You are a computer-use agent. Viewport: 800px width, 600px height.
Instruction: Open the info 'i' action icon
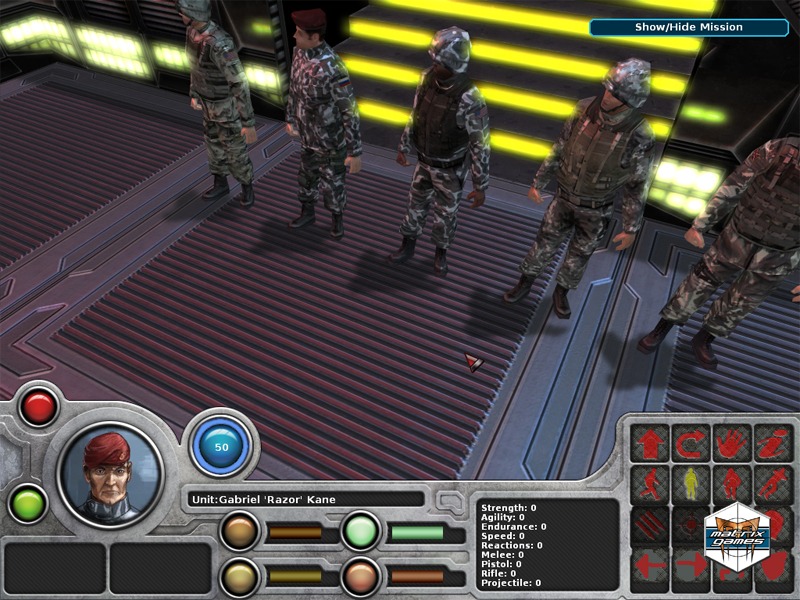pyautogui.click(x=773, y=443)
